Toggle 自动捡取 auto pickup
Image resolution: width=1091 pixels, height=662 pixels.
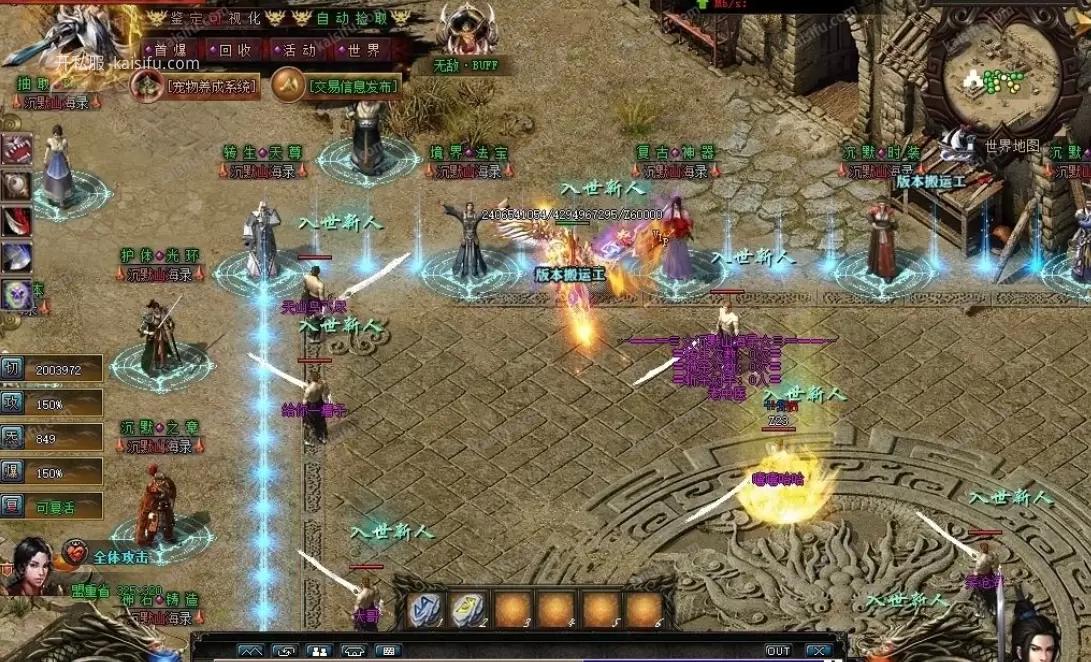tap(348, 17)
